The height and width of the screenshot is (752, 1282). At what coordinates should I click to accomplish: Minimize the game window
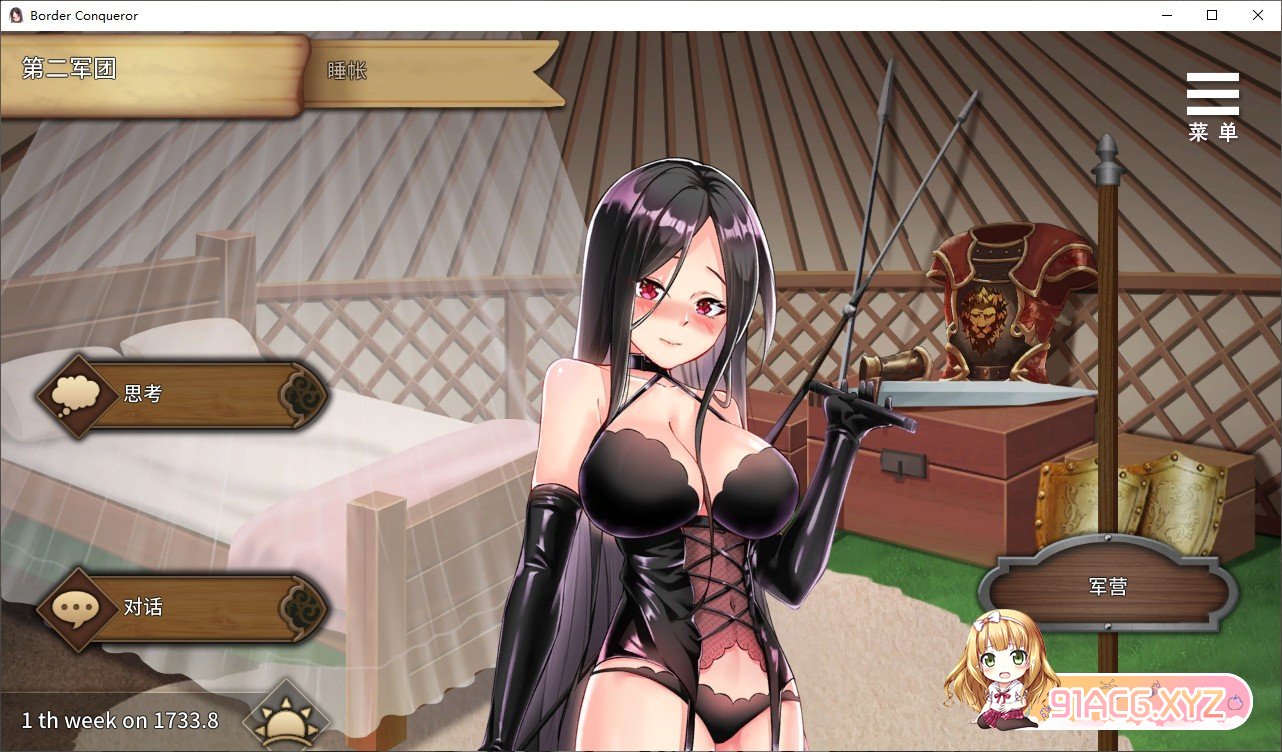[x=1166, y=15]
